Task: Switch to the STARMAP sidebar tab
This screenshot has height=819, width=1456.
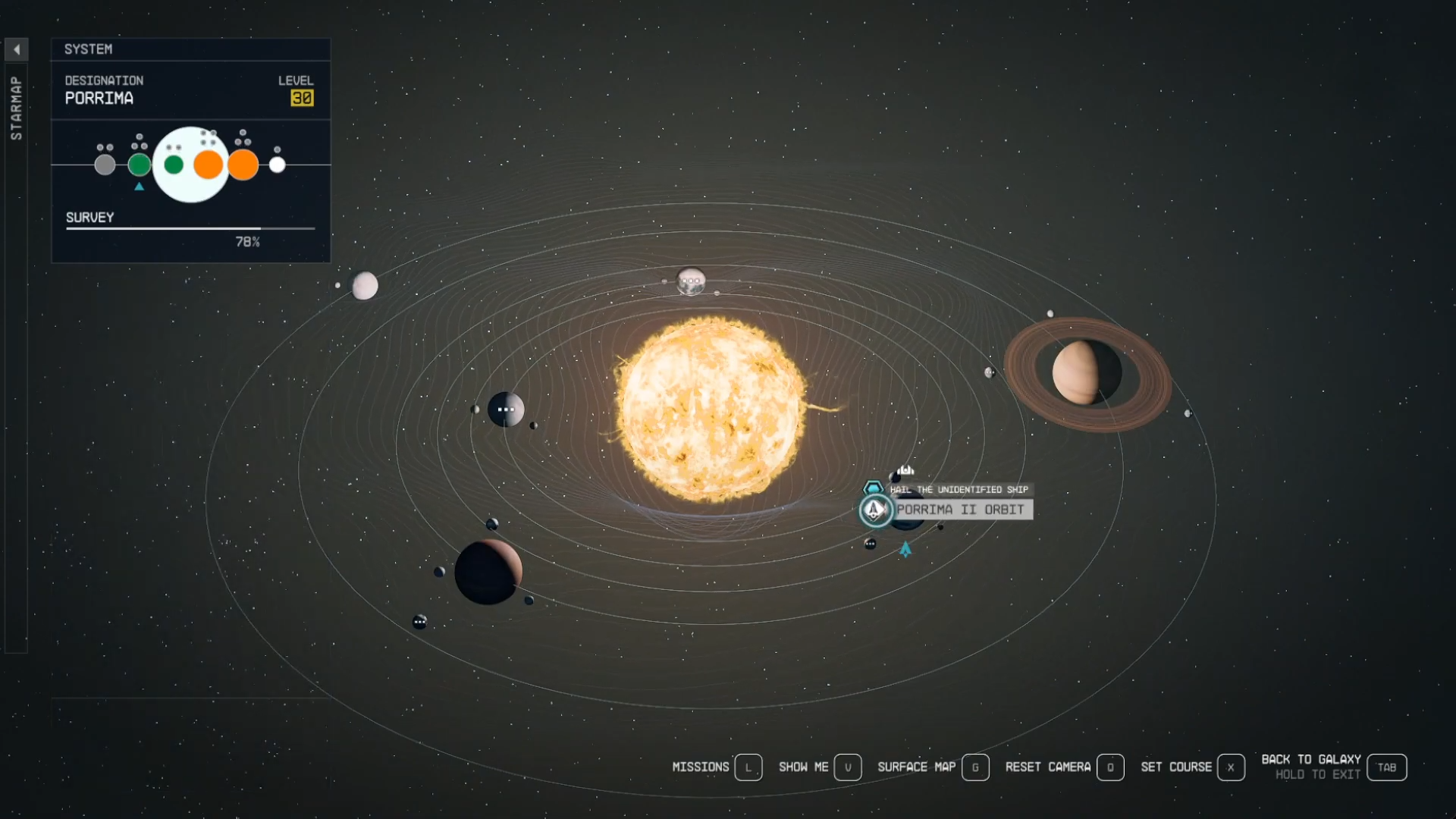Action: click(16, 106)
